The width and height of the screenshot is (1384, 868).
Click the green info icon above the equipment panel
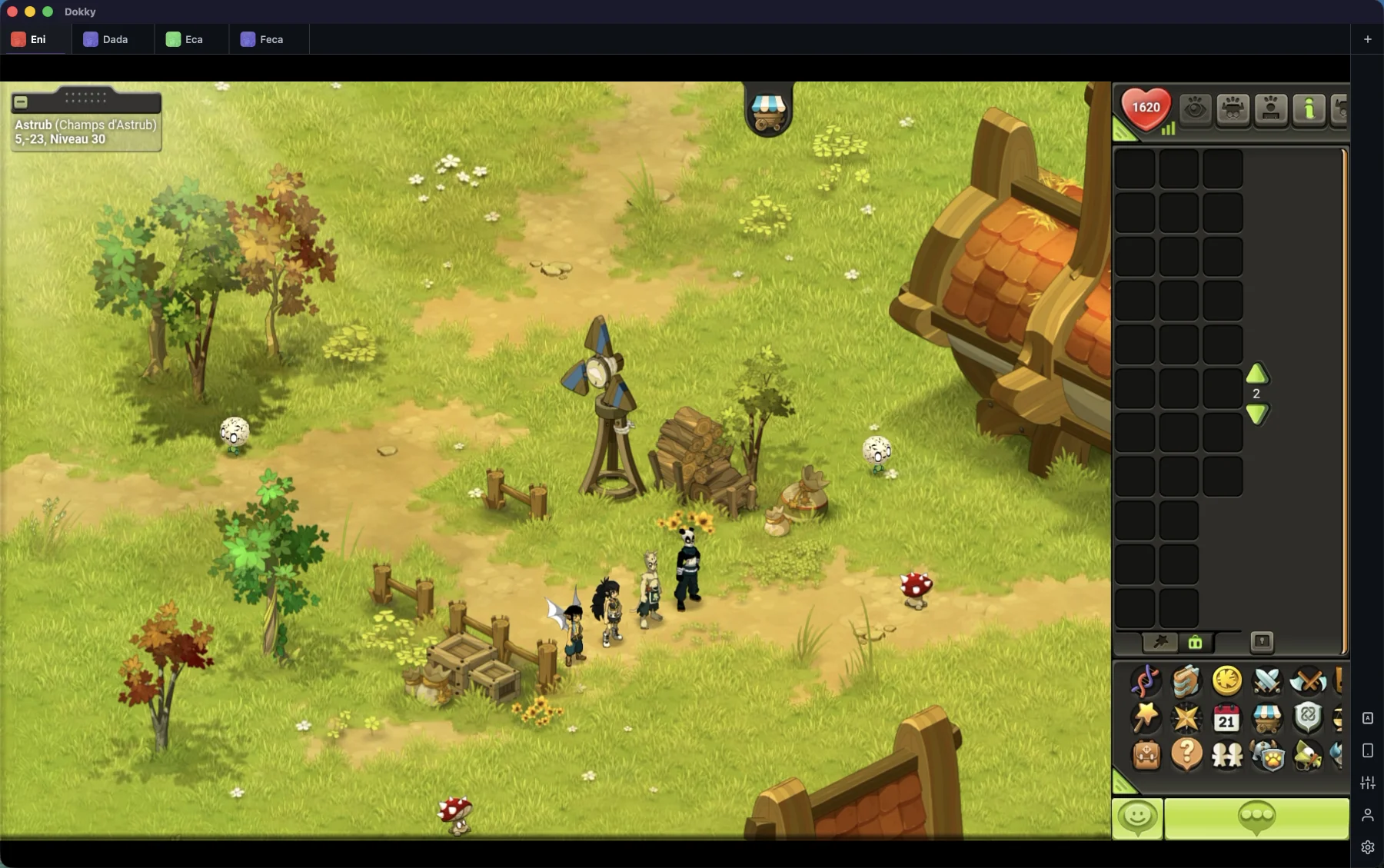coord(1309,110)
